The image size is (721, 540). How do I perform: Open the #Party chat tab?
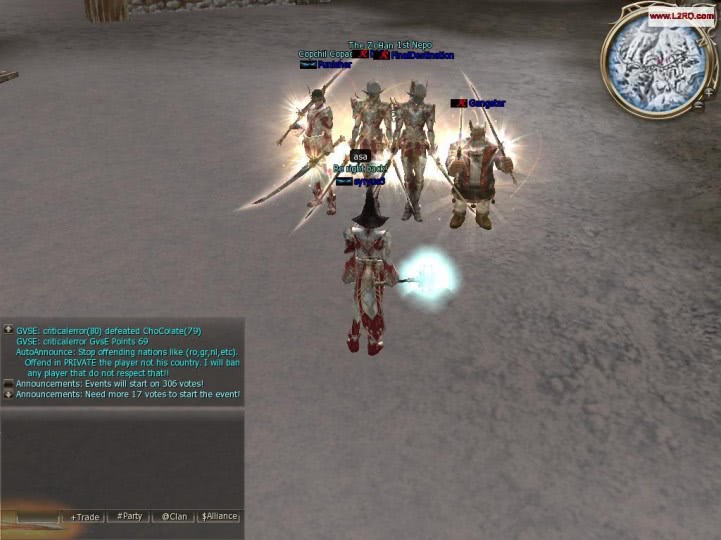click(x=129, y=517)
